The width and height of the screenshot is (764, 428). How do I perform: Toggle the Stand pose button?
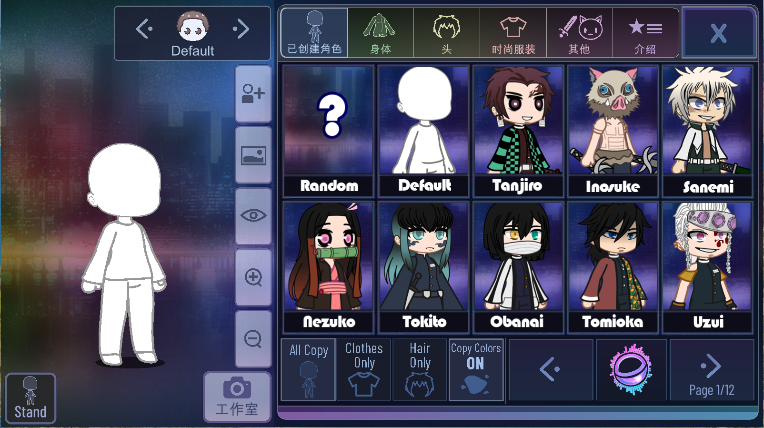(x=31, y=397)
